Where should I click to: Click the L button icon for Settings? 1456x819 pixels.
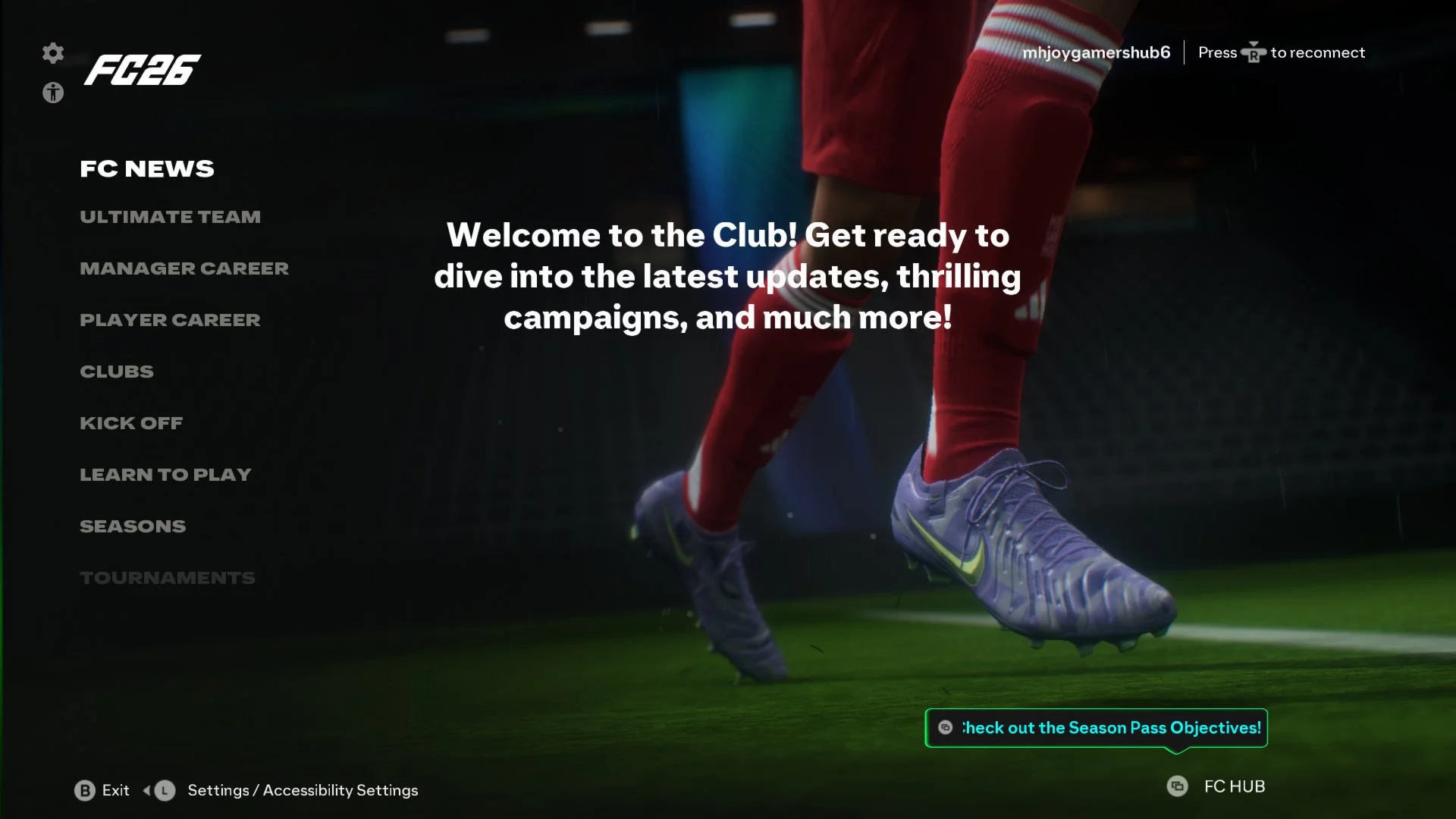coord(163,790)
